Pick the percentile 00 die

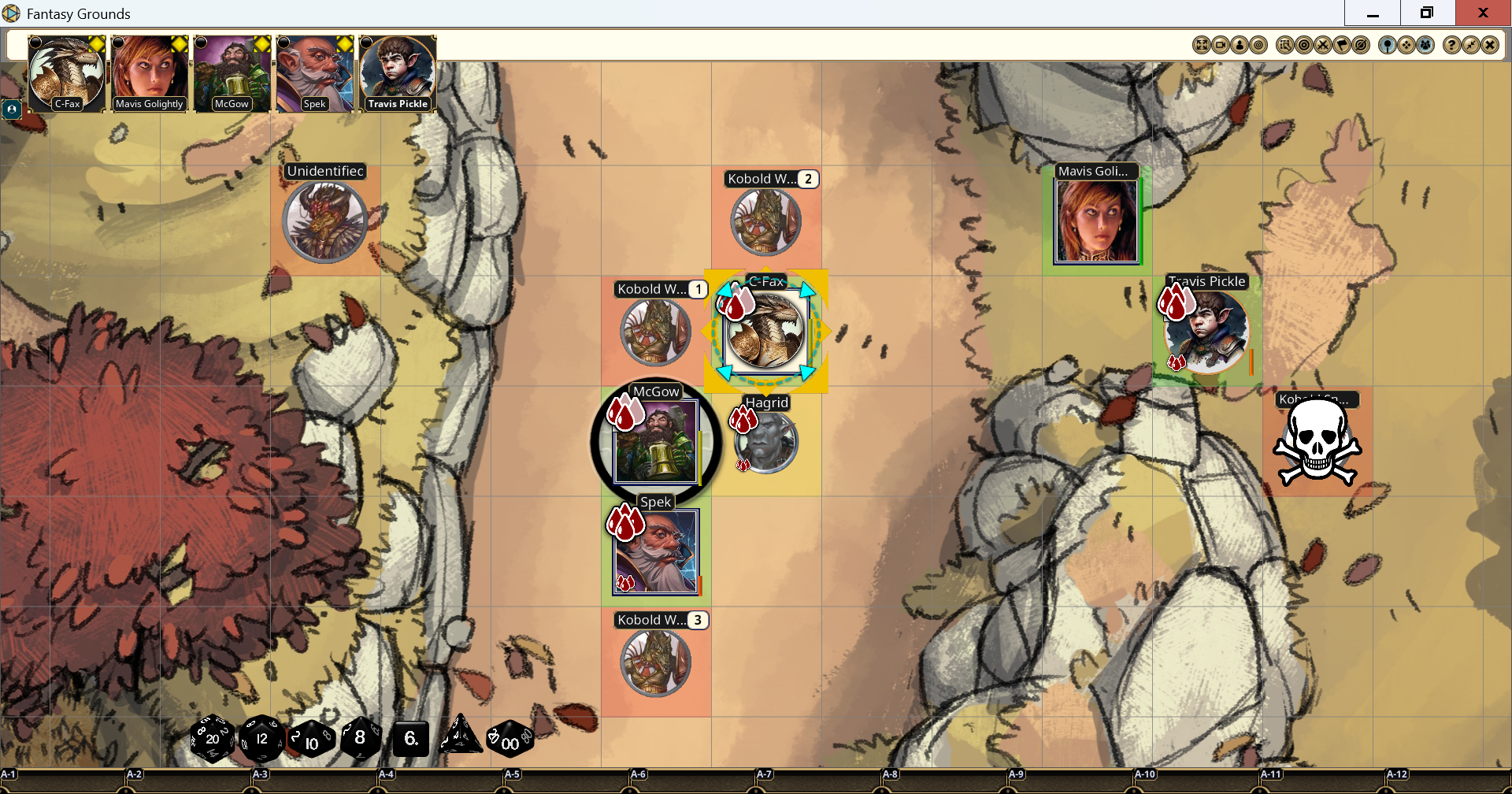[x=510, y=739]
